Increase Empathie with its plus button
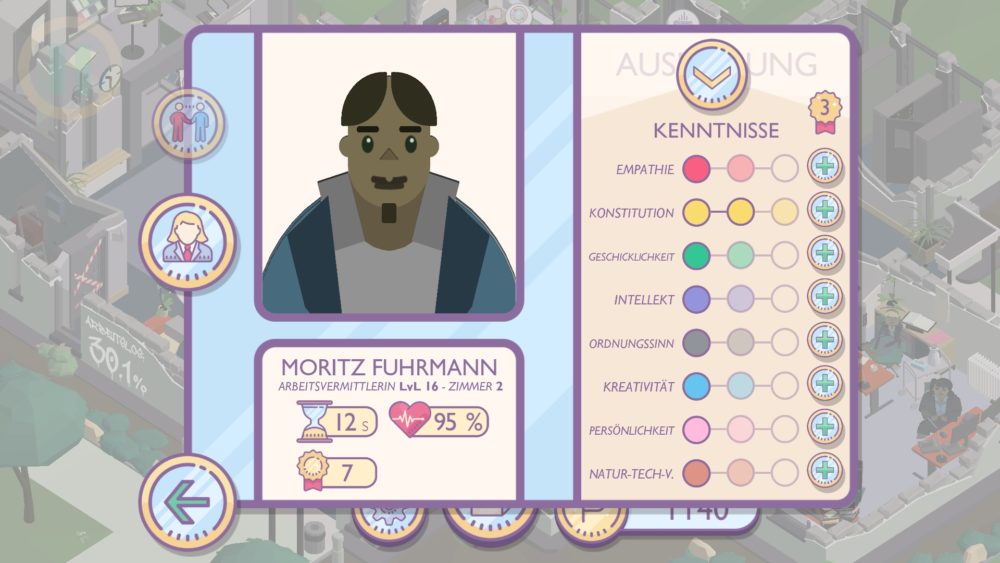The width and height of the screenshot is (1000, 563). [x=825, y=167]
